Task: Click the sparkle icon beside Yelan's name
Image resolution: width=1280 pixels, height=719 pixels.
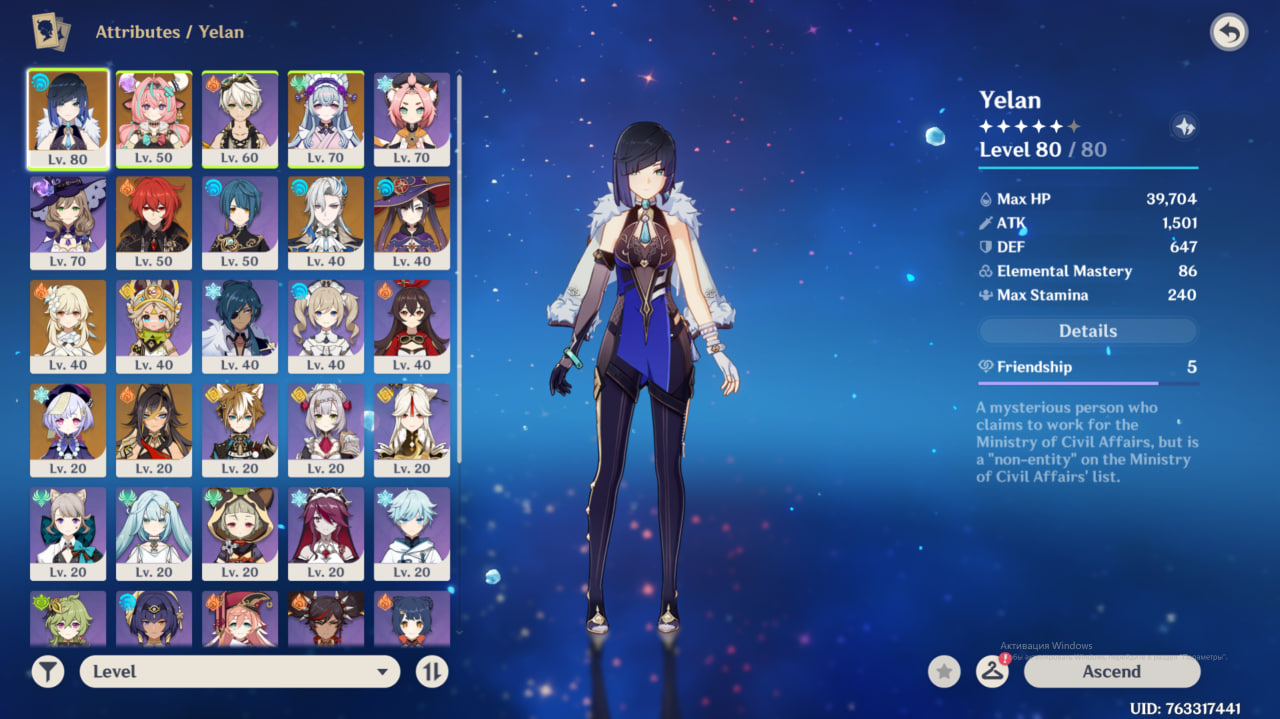Action: [1185, 127]
